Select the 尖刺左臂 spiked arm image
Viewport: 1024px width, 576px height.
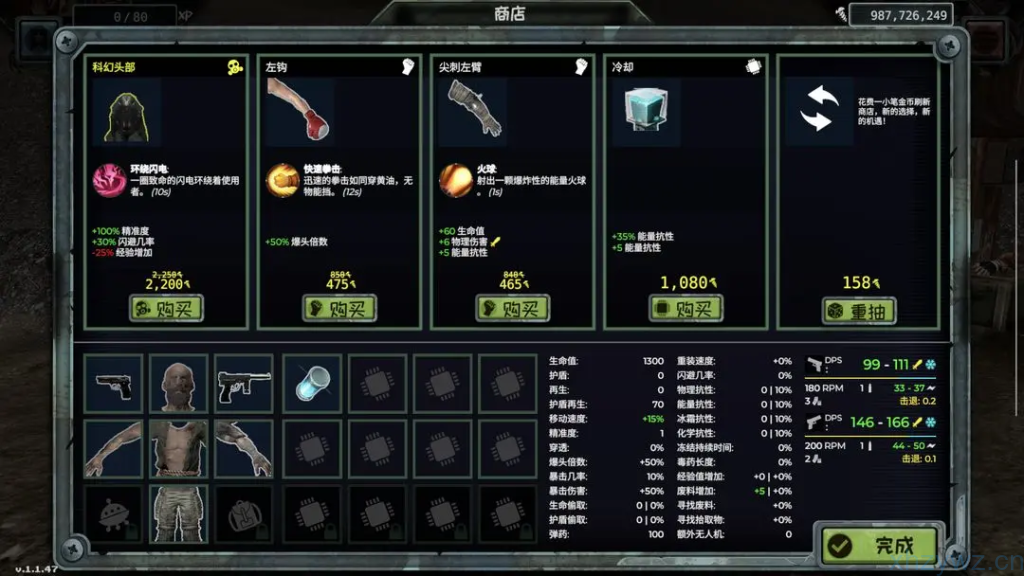click(x=472, y=110)
